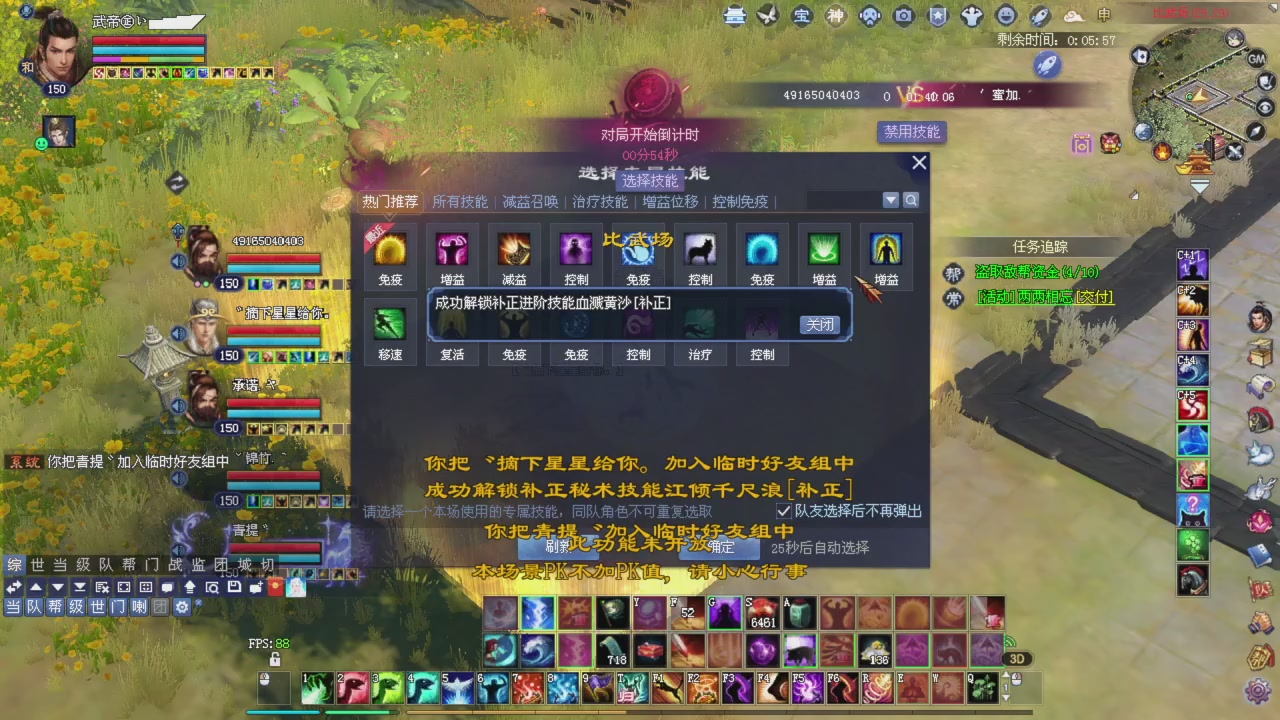The height and width of the screenshot is (720, 1280).
Task: Uncheck 队友选择后不再弹出 checkbox
Action: (785, 512)
